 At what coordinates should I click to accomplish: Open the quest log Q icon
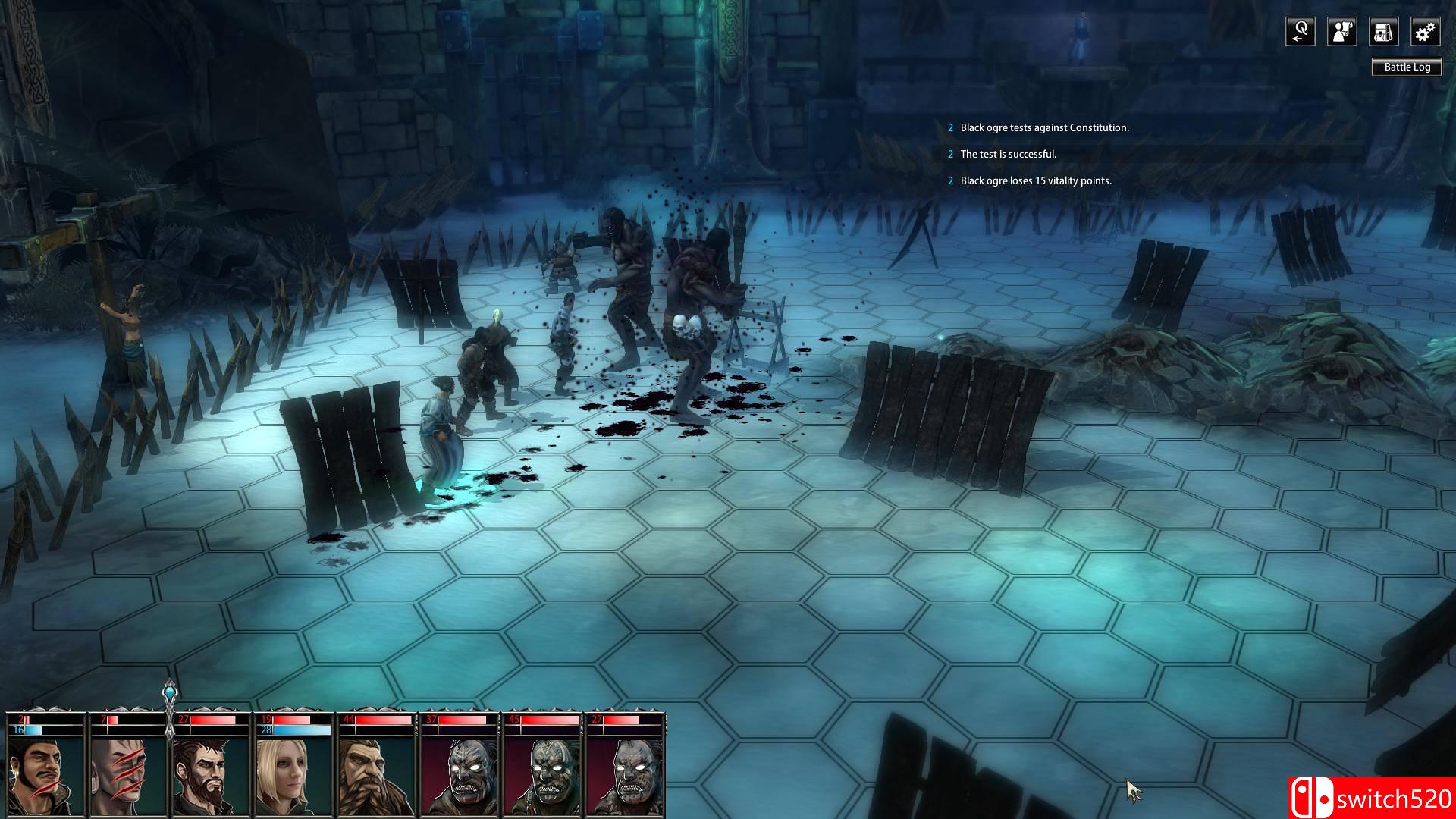pos(1300,32)
